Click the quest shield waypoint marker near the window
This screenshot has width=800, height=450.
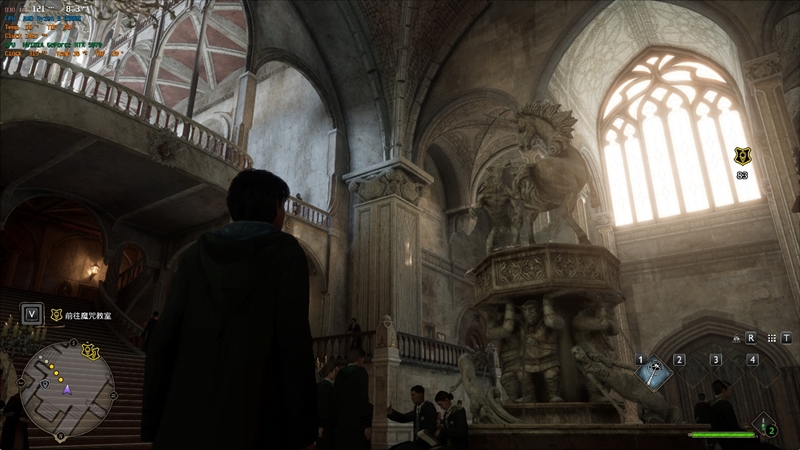(741, 155)
